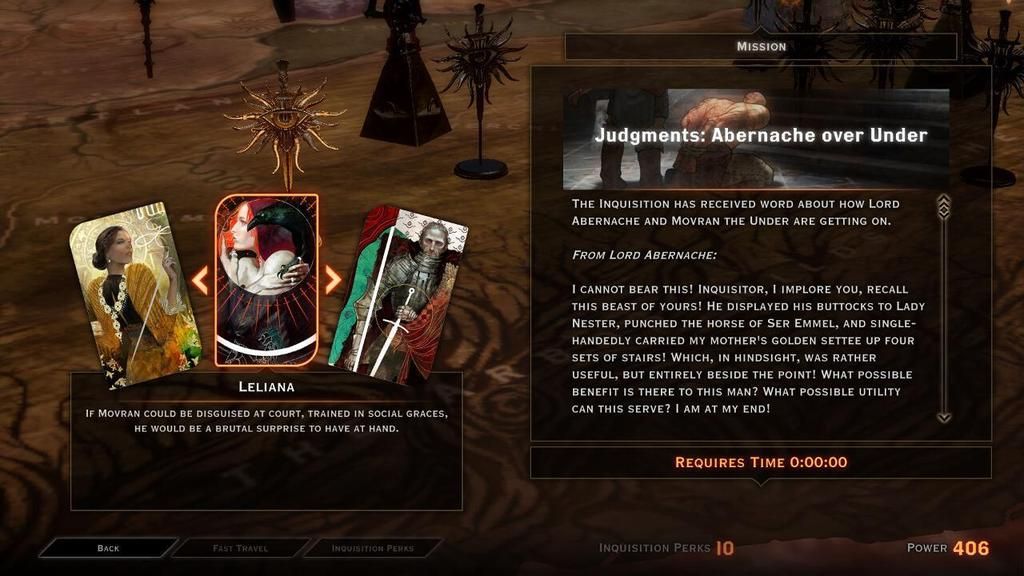Select the Leliana advisor card
The height and width of the screenshot is (576, 1024).
267,280
